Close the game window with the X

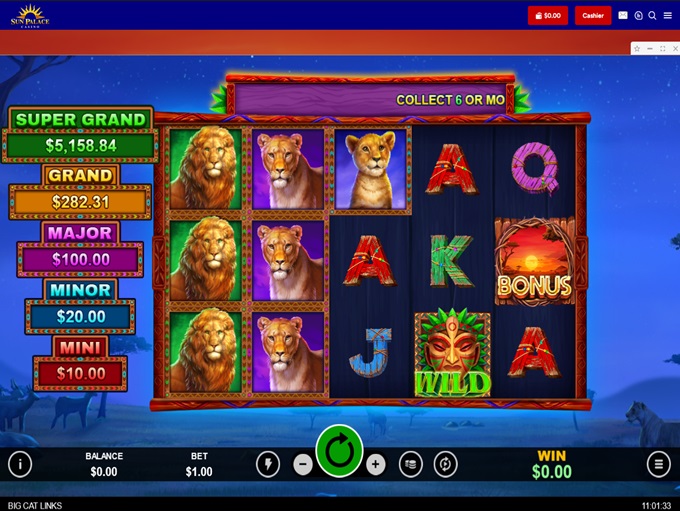673,48
